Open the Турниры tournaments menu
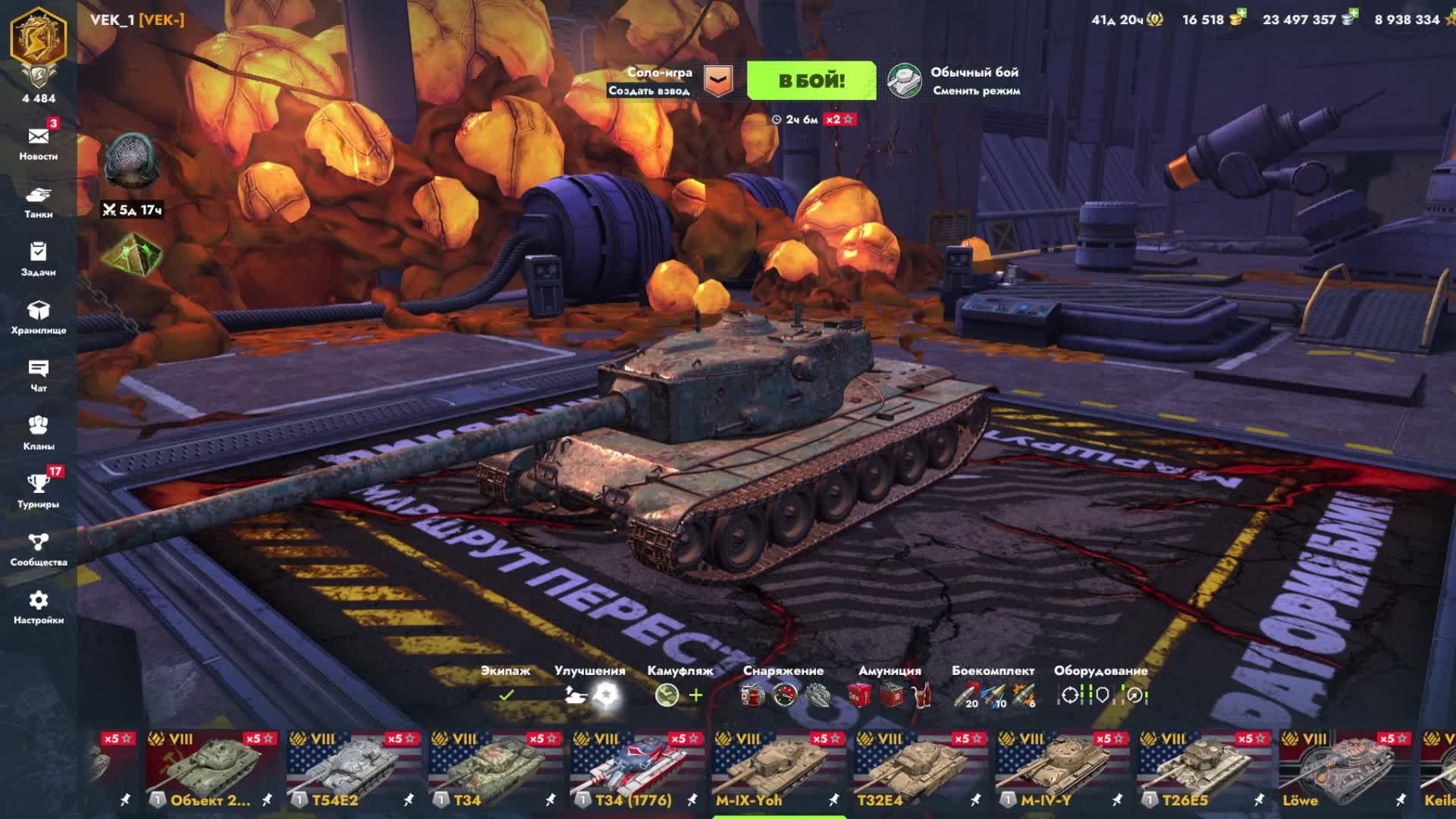Screen dimensions: 1456x819 [39, 490]
